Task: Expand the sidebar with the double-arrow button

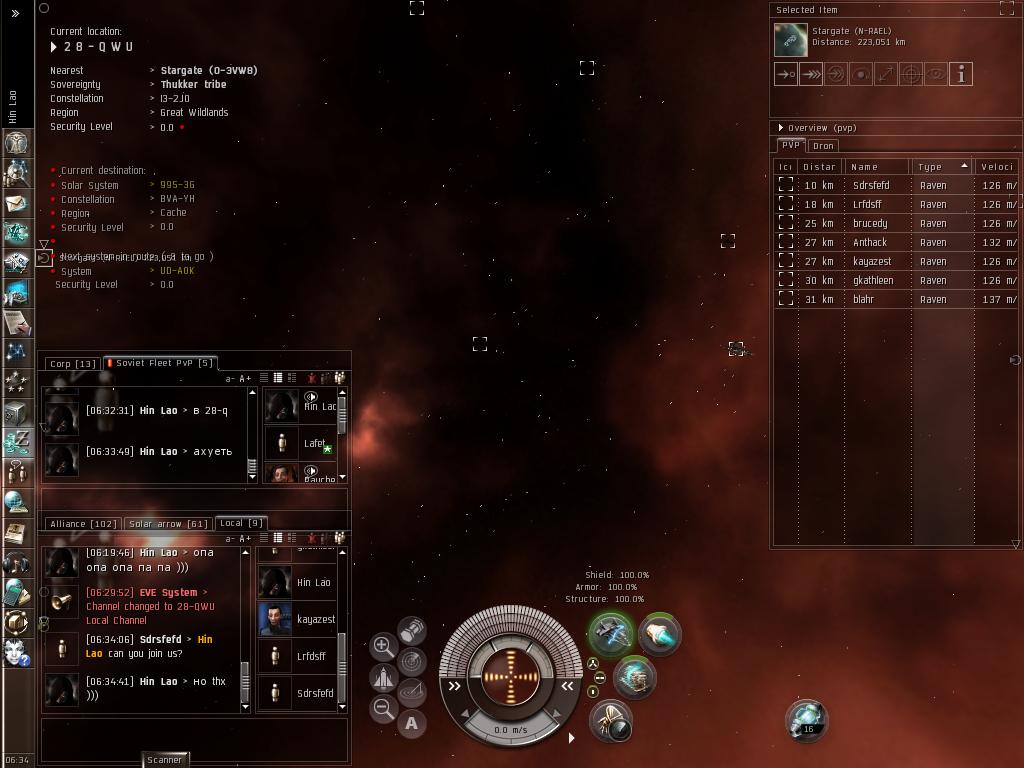Action: point(16,14)
